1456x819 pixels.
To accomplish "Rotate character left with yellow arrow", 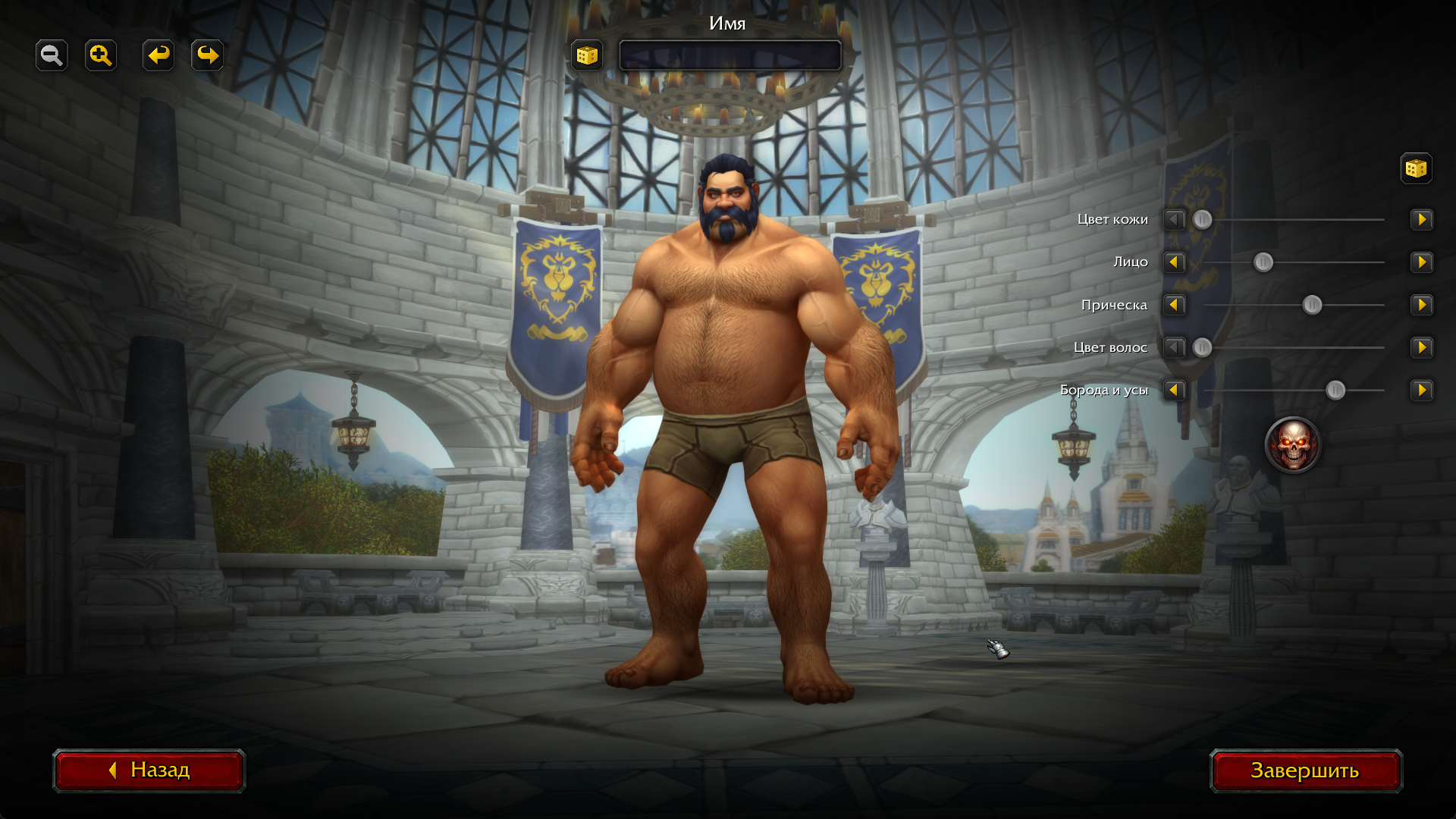I will point(158,55).
